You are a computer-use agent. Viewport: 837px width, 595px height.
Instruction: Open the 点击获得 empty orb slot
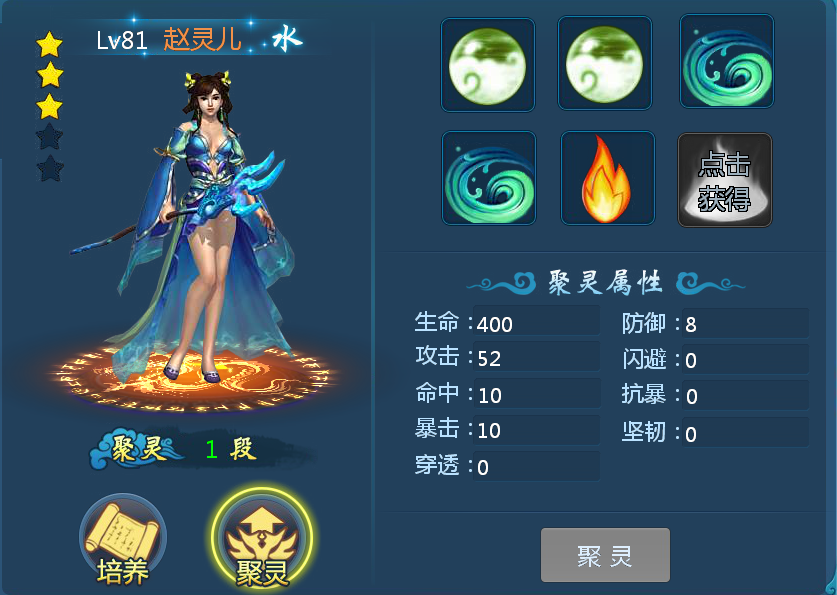[725, 179]
